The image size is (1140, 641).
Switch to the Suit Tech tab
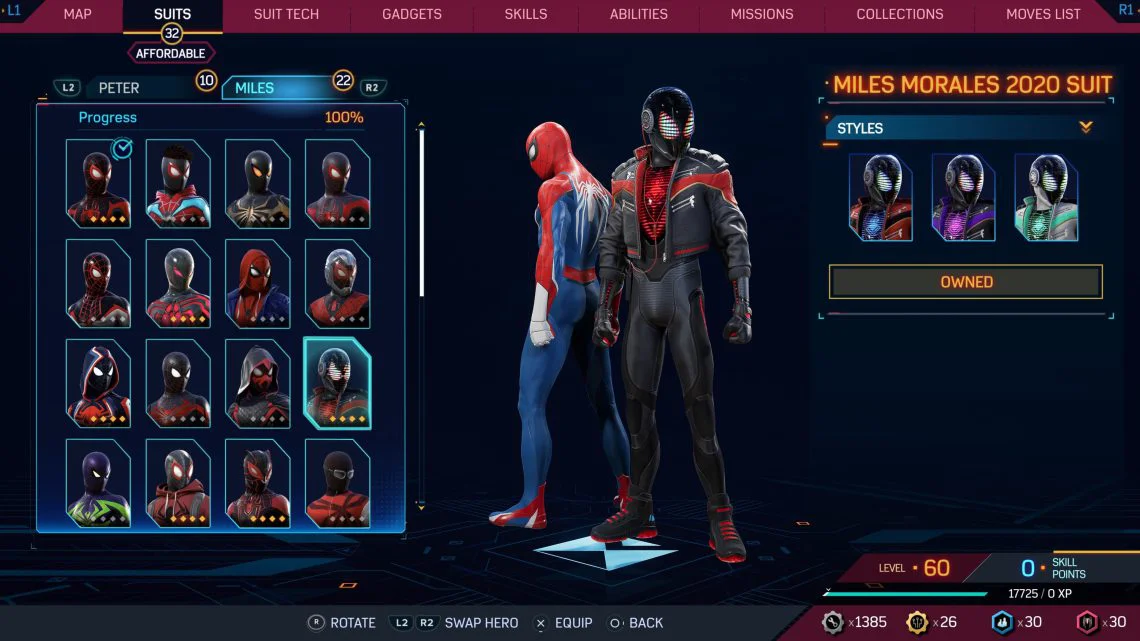click(286, 14)
